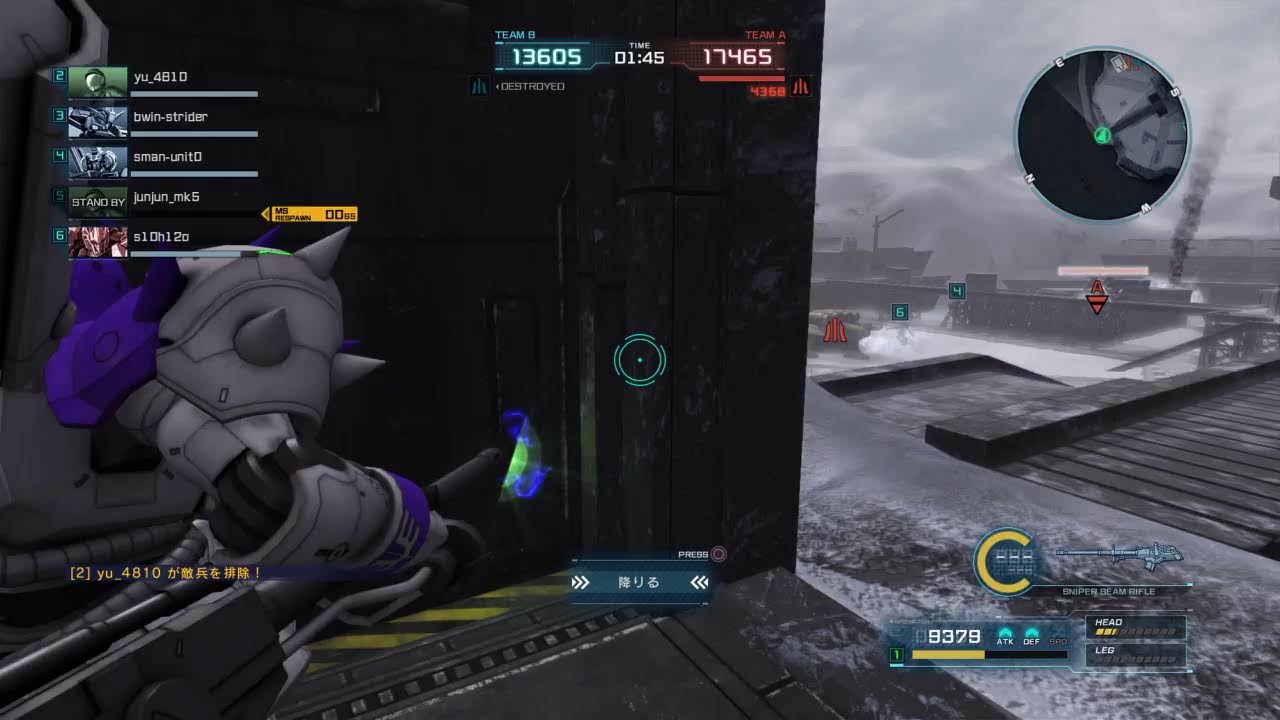The image size is (1280, 720).
Task: Select the Sniper Beam Rifle weapon icon
Action: [1119, 555]
